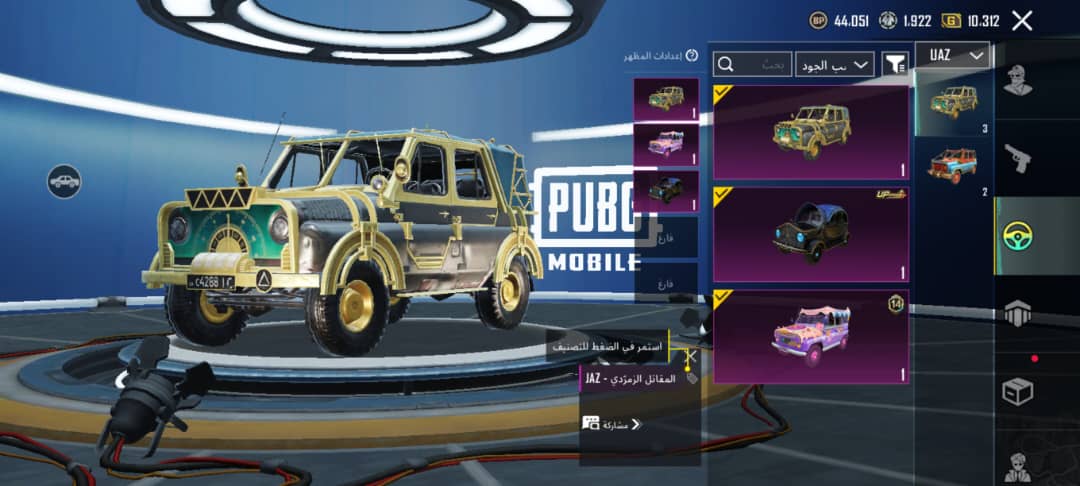The width and height of the screenshot is (1080, 486).
Task: Click the search field in the skin list
Action: (x=752, y=64)
